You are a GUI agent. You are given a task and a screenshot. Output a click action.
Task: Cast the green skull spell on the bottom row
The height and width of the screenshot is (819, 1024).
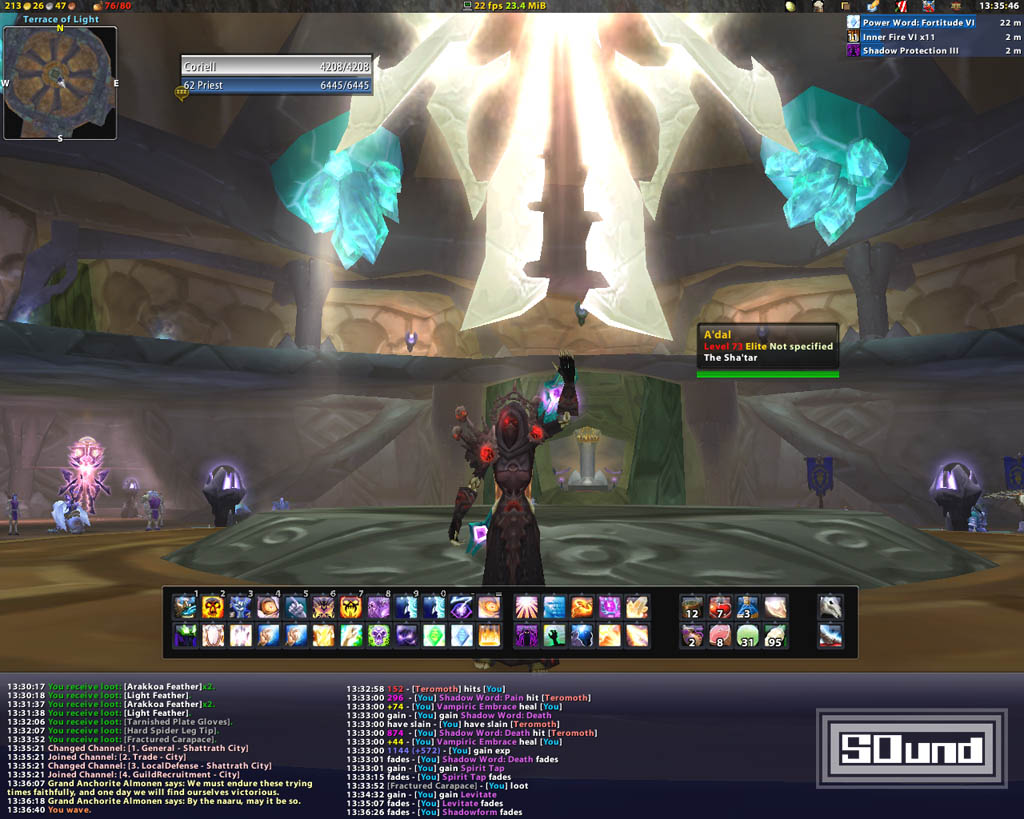[378, 635]
